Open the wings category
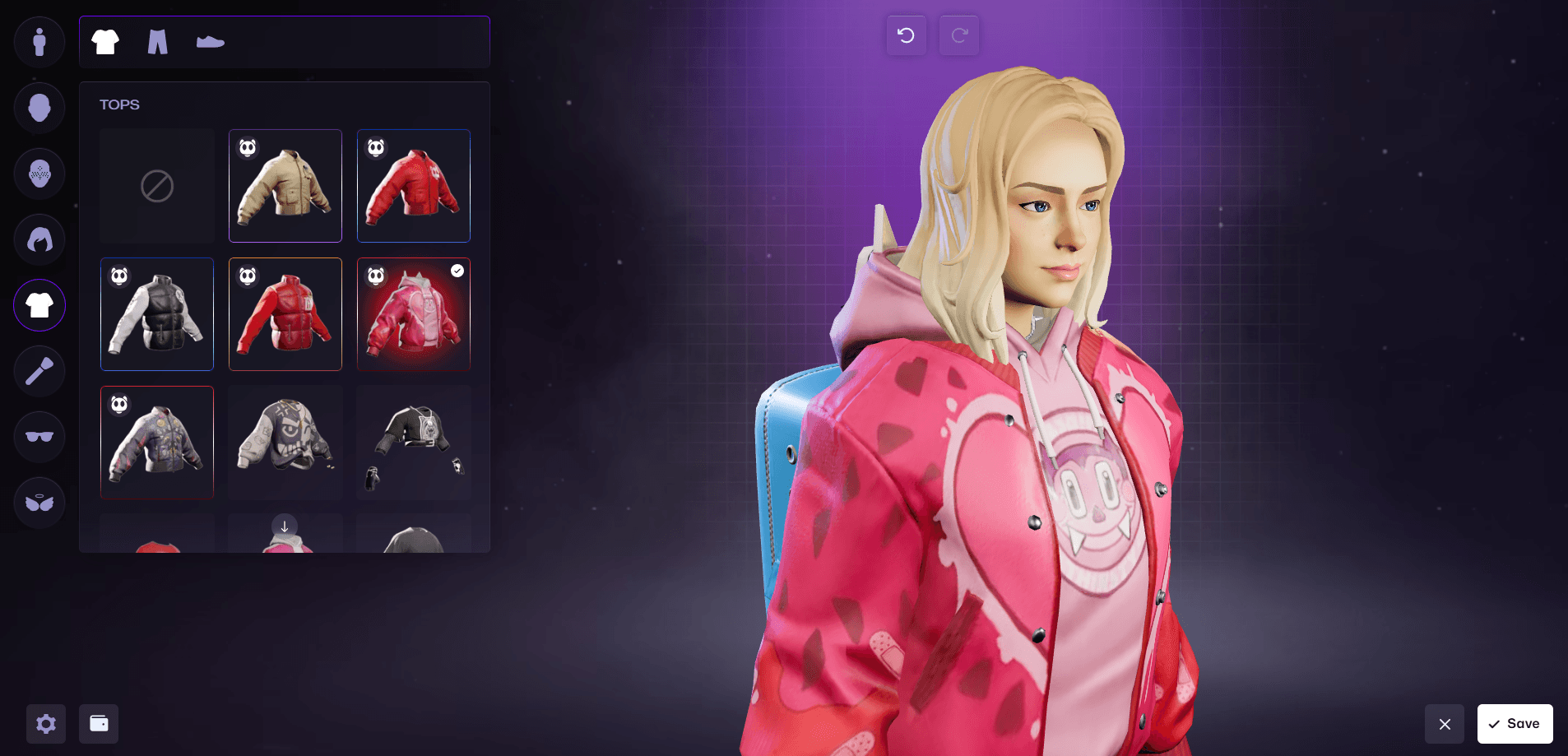The width and height of the screenshot is (1568, 756). (x=39, y=503)
